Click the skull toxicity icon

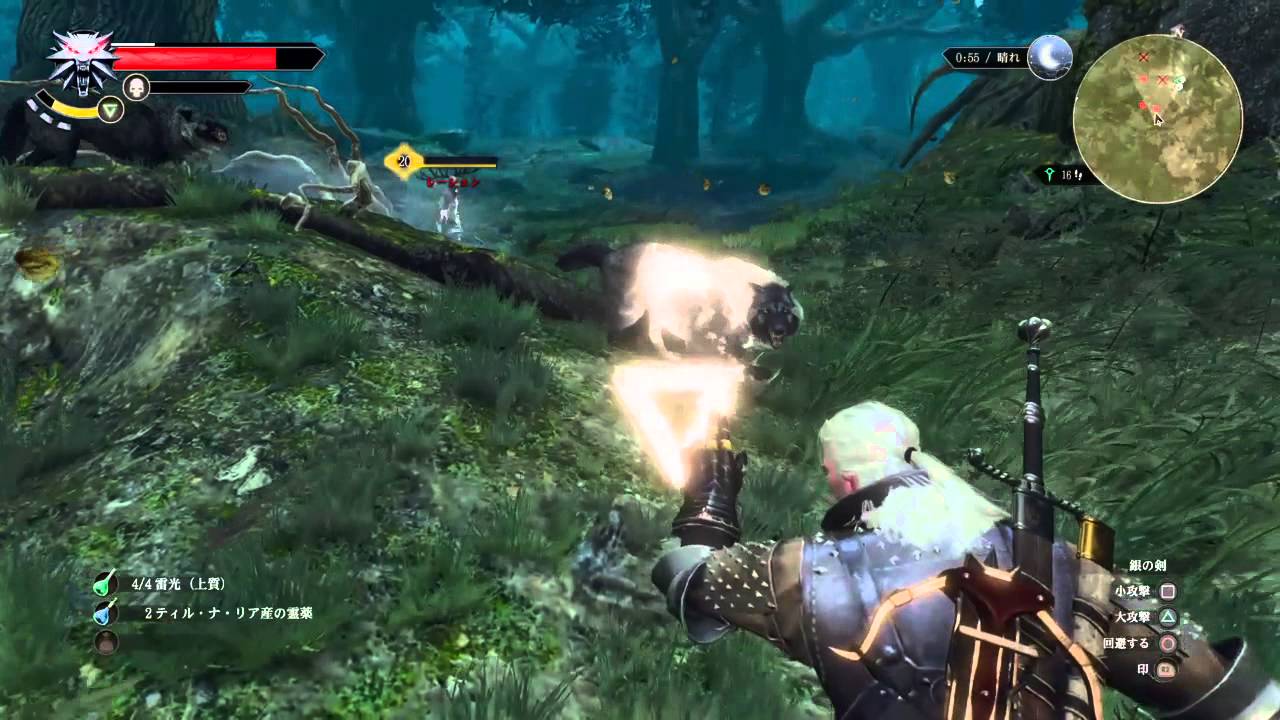pos(136,87)
